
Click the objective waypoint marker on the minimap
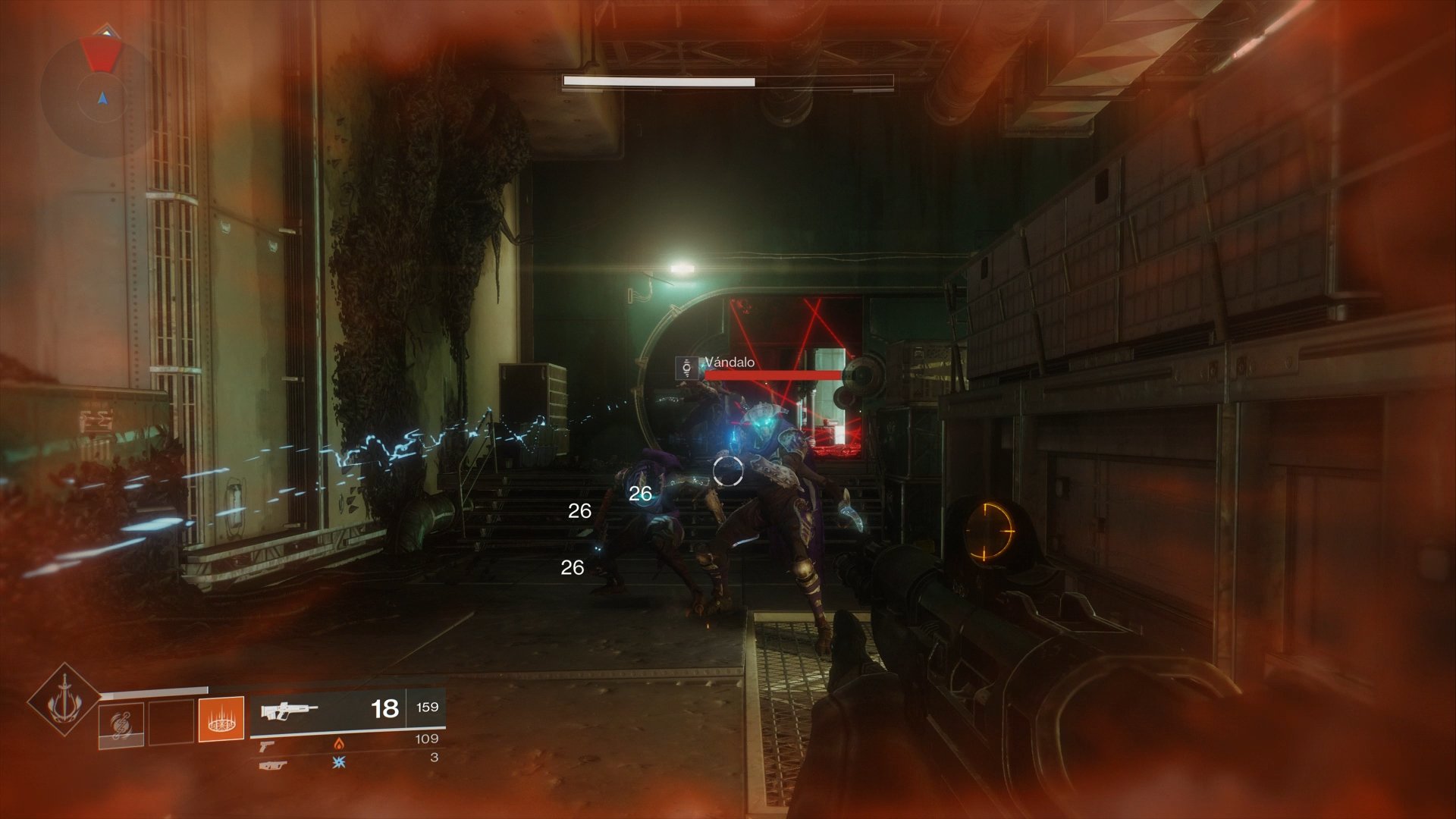coord(107,30)
